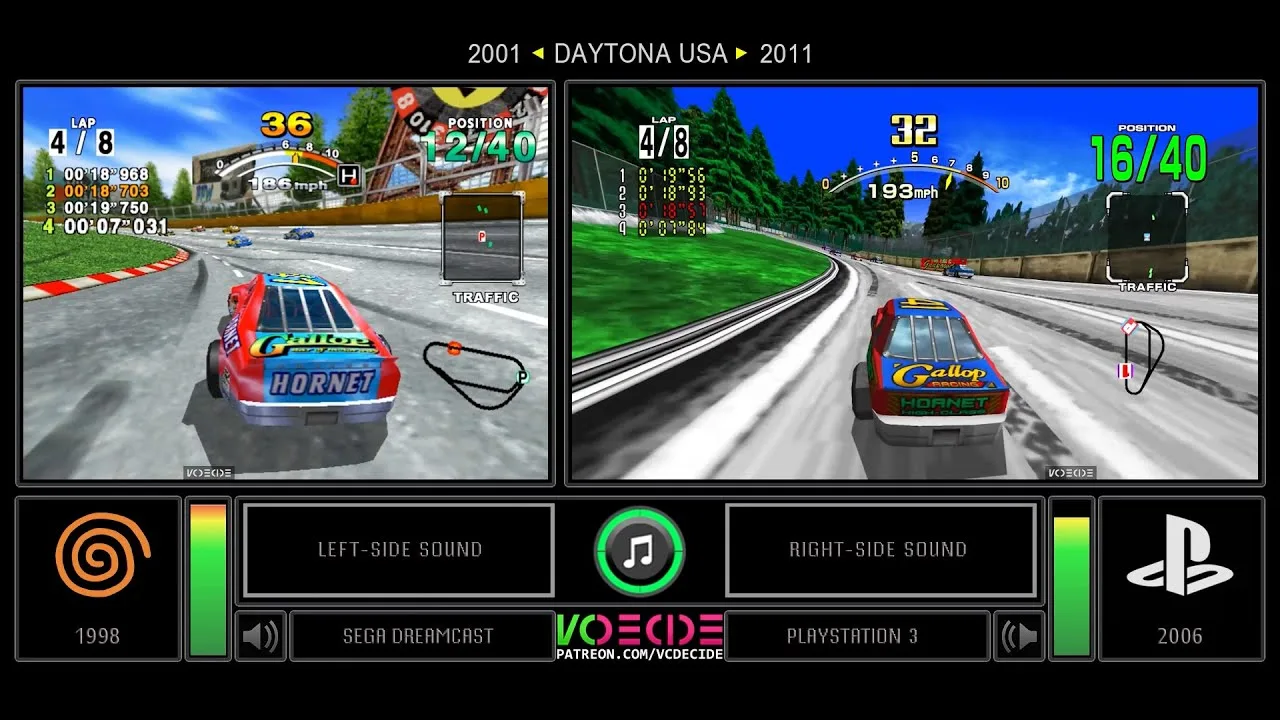Screen dimensions: 1280x720
Task: Click the orange Dreamcast swirl logo
Action: coord(100,555)
